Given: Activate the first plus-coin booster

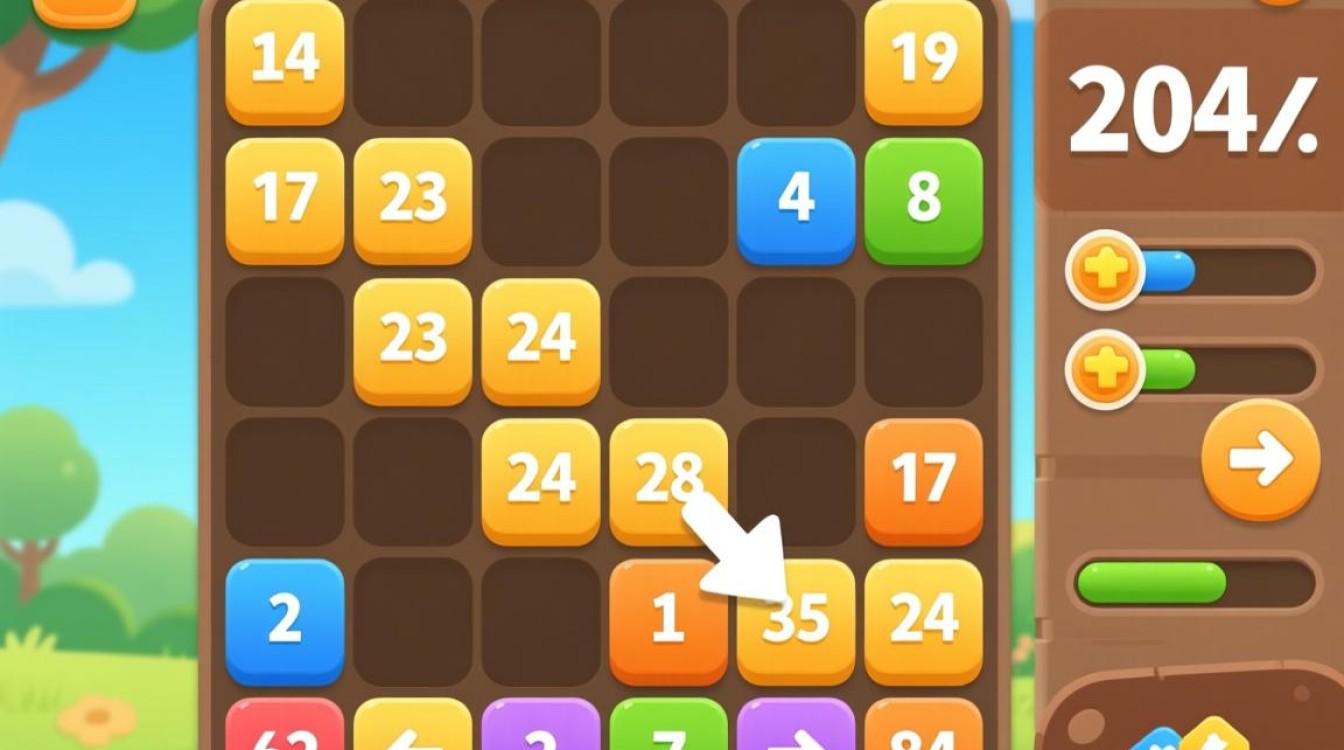Looking at the screenshot, I should coord(1103,267).
